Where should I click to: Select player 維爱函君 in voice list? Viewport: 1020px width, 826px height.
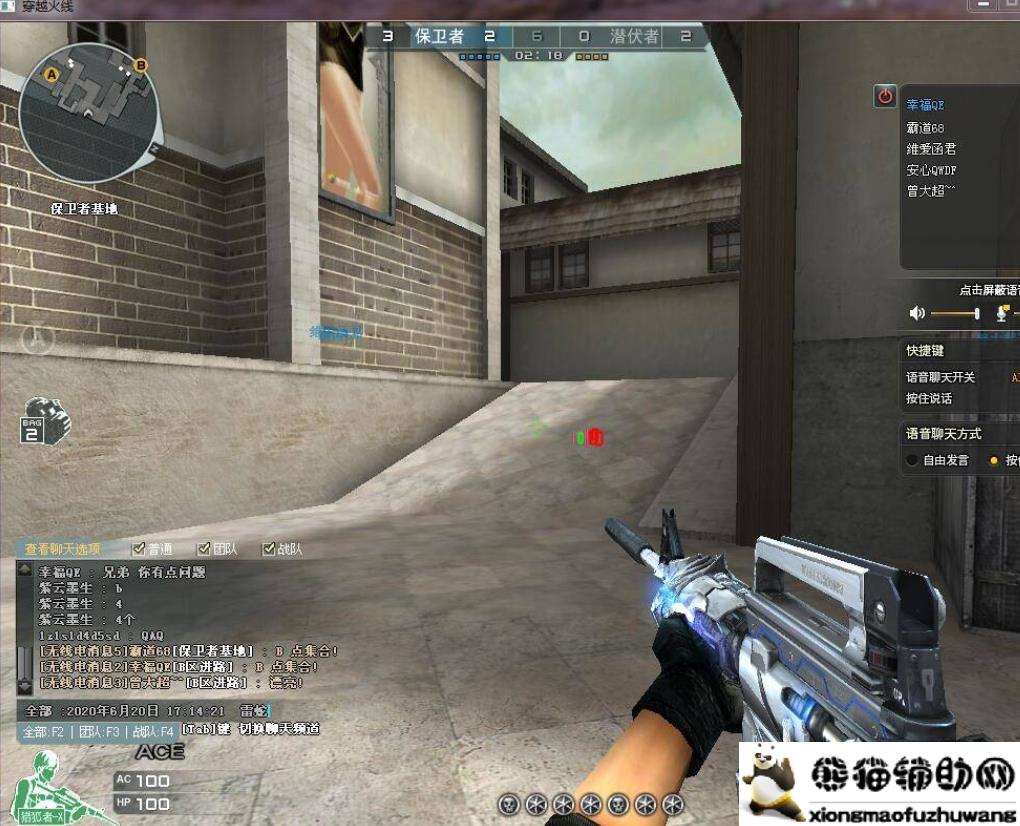click(931, 148)
